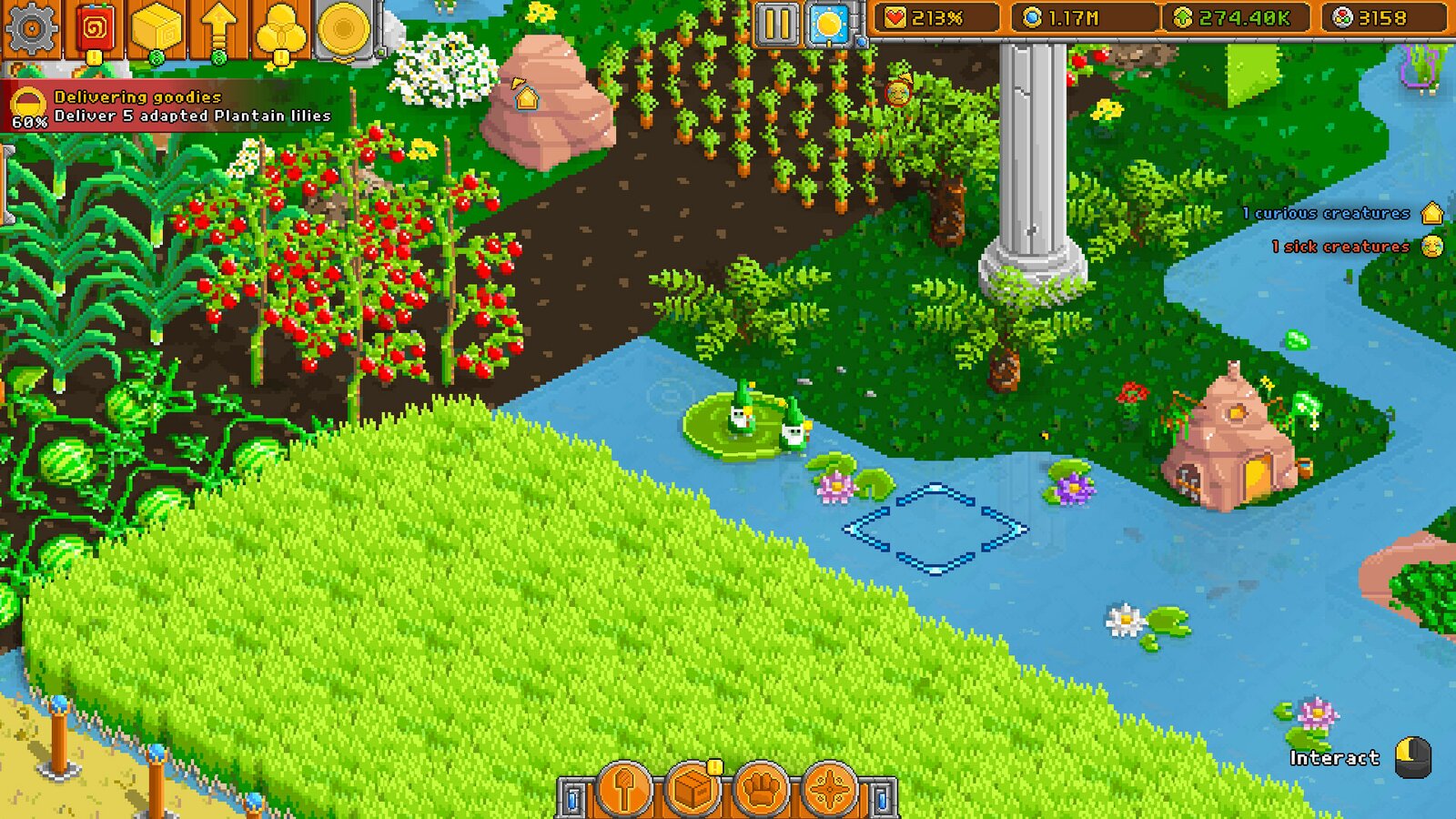Open the Delivering goodies quest banner
Viewport: 1456px width, 819px height.
168,103
